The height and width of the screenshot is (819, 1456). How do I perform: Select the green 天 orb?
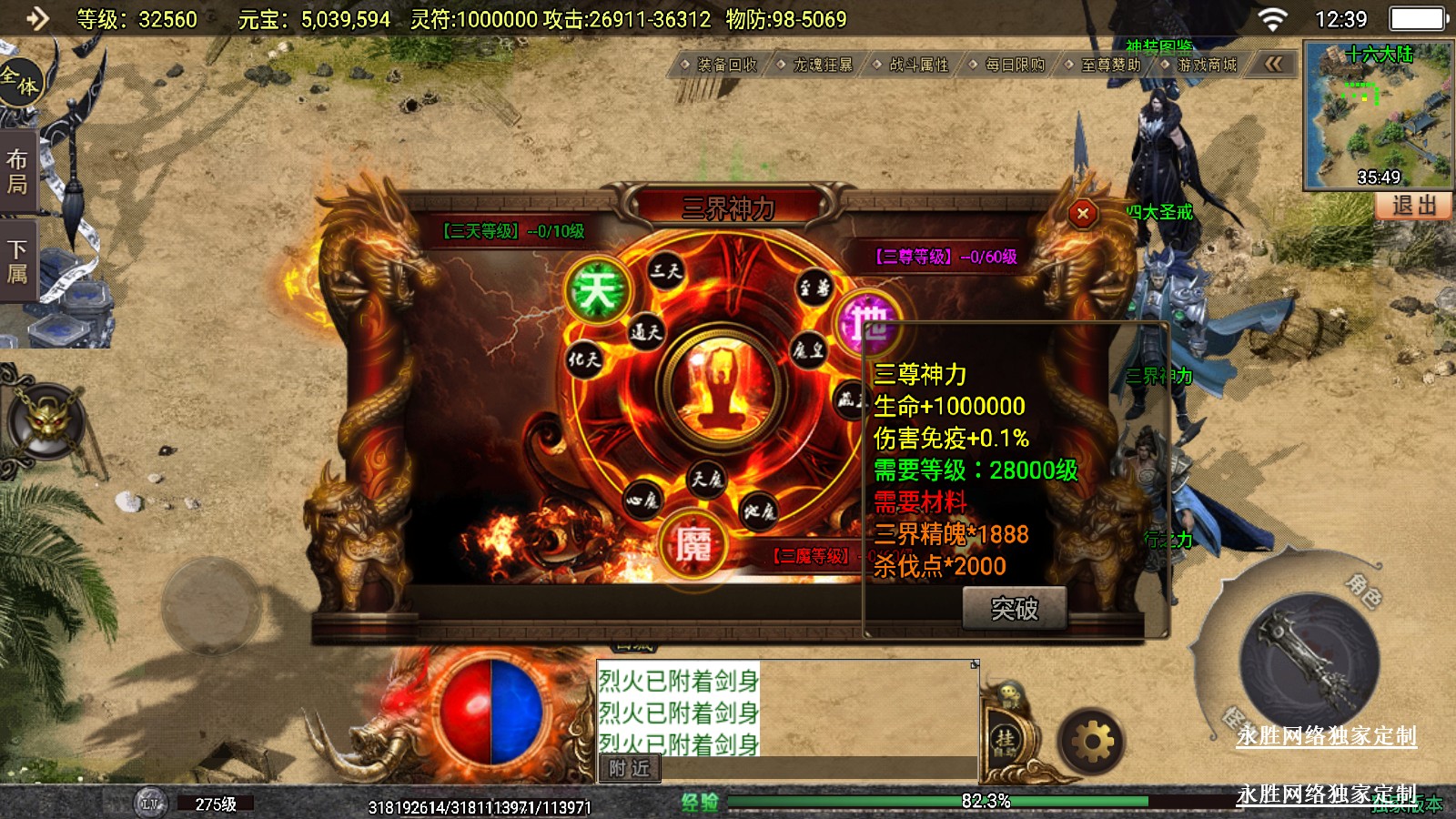click(x=597, y=291)
